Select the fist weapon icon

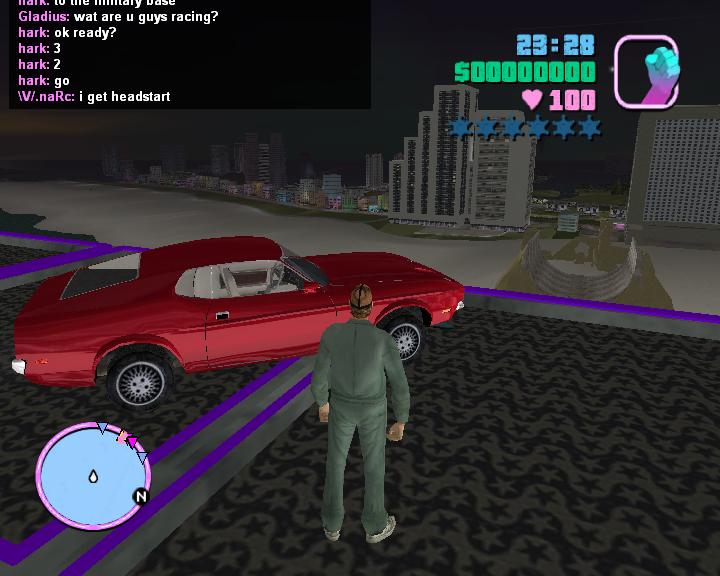coord(646,71)
